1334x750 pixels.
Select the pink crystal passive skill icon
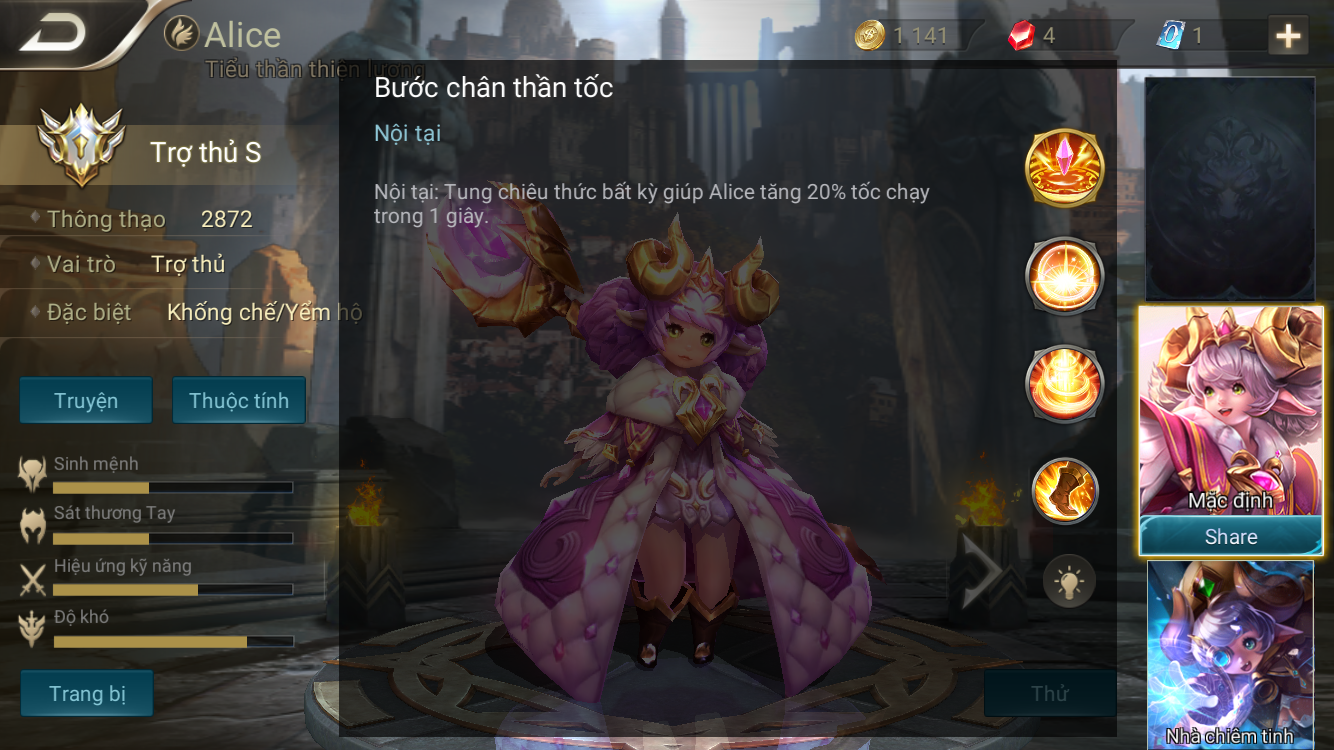[1065, 167]
